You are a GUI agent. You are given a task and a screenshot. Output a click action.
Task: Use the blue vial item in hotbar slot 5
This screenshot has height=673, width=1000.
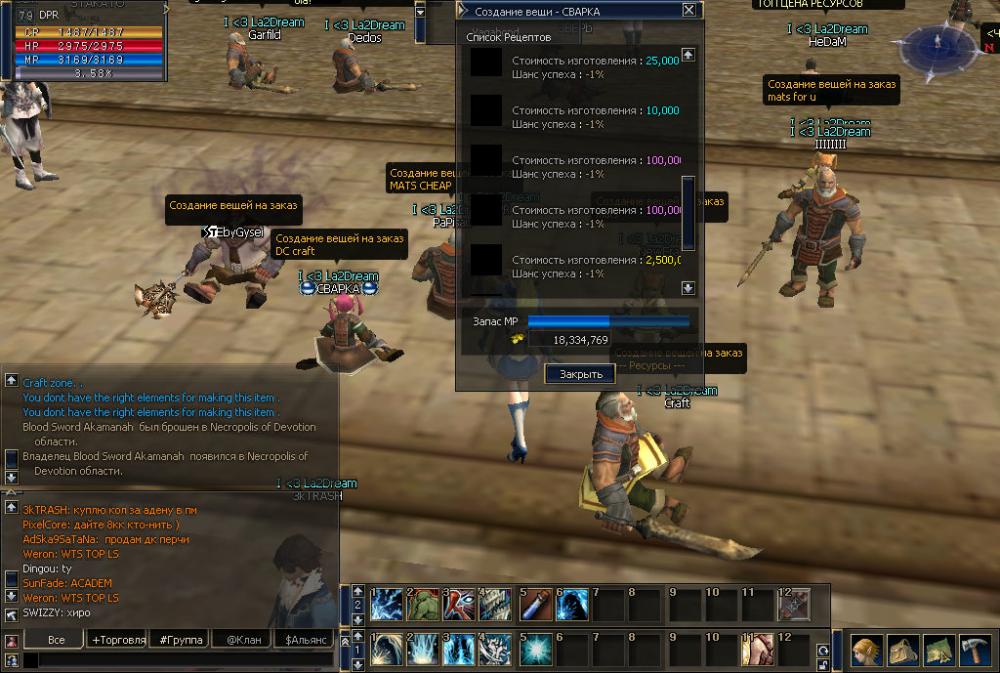(535, 603)
